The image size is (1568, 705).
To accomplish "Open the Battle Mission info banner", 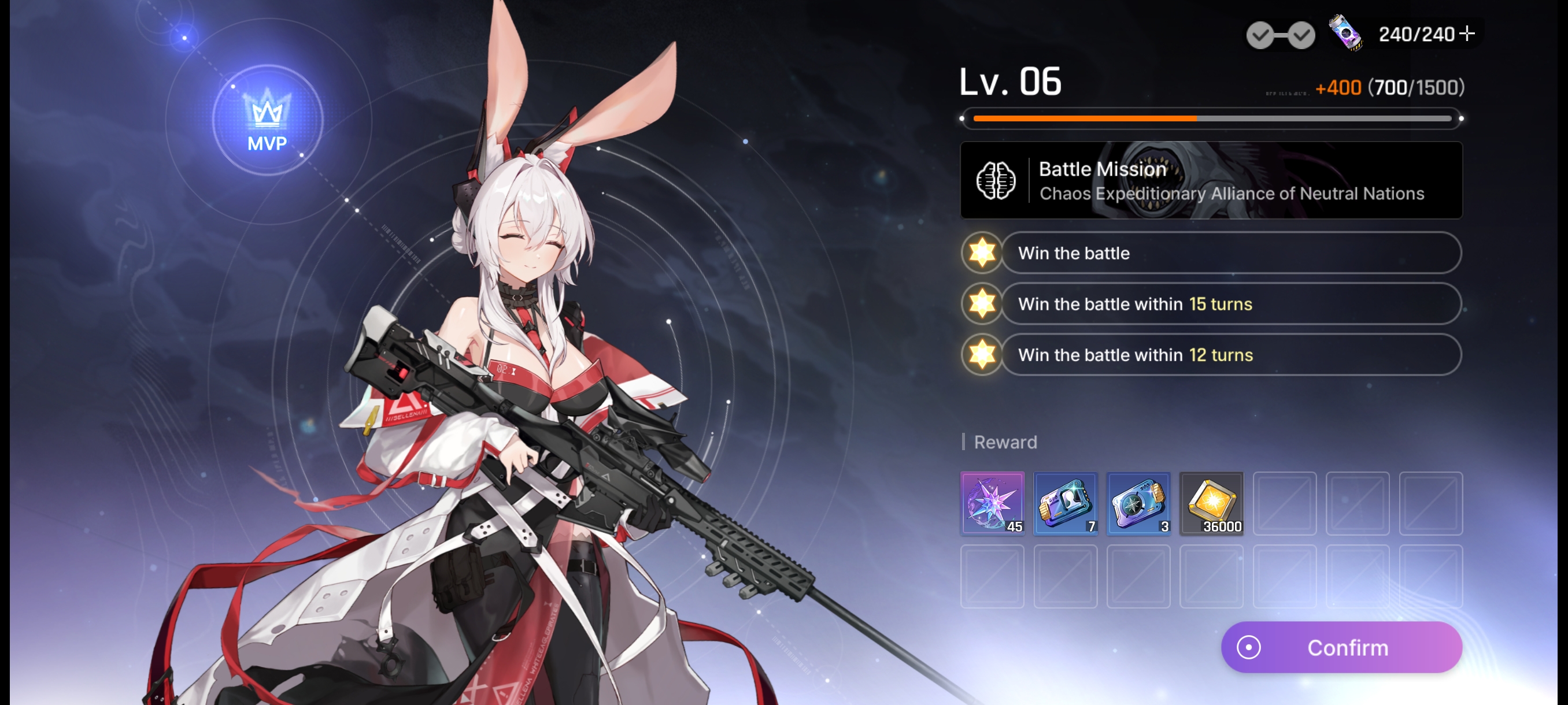I will tap(1211, 180).
